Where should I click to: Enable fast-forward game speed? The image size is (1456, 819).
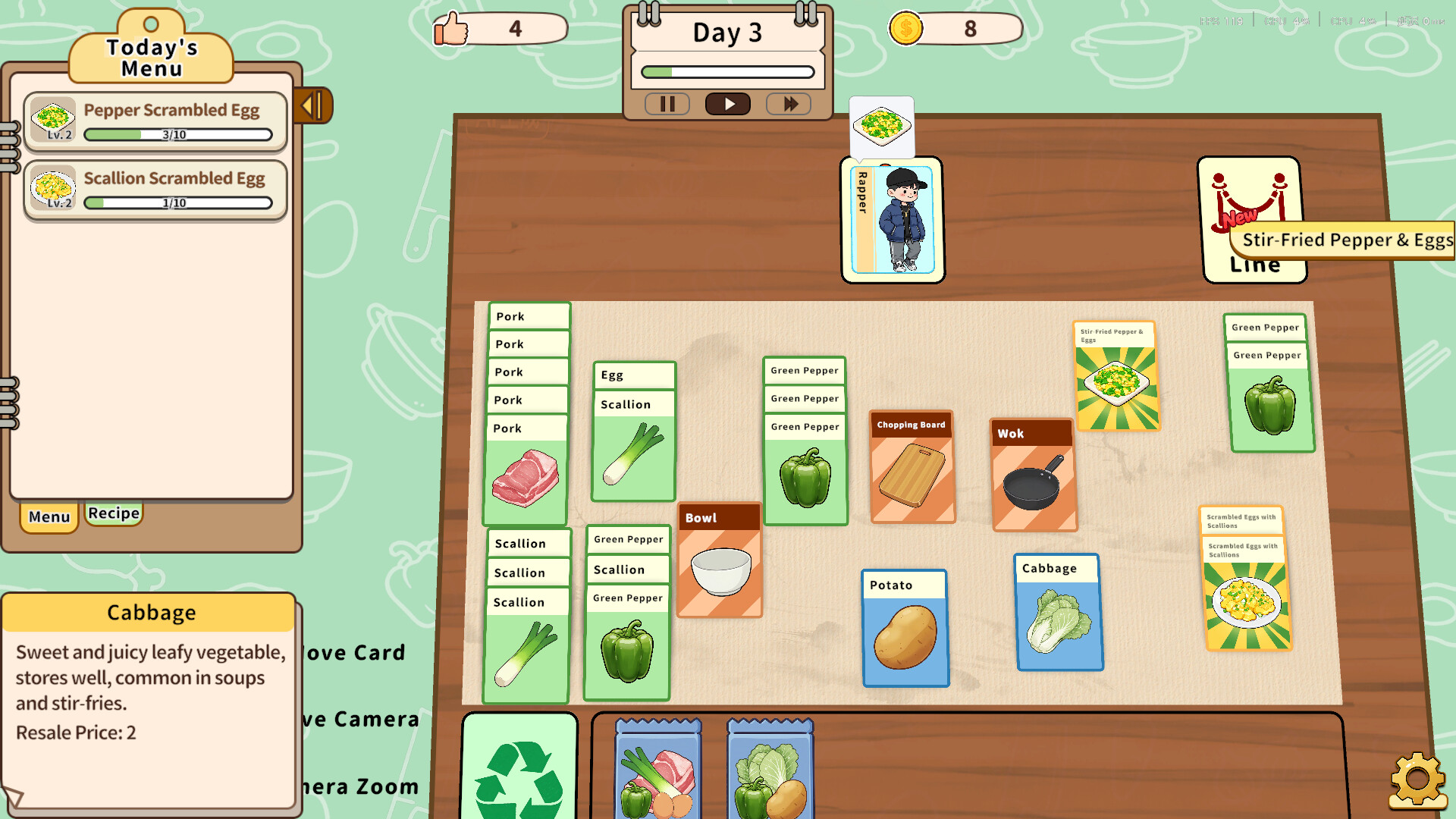[788, 104]
